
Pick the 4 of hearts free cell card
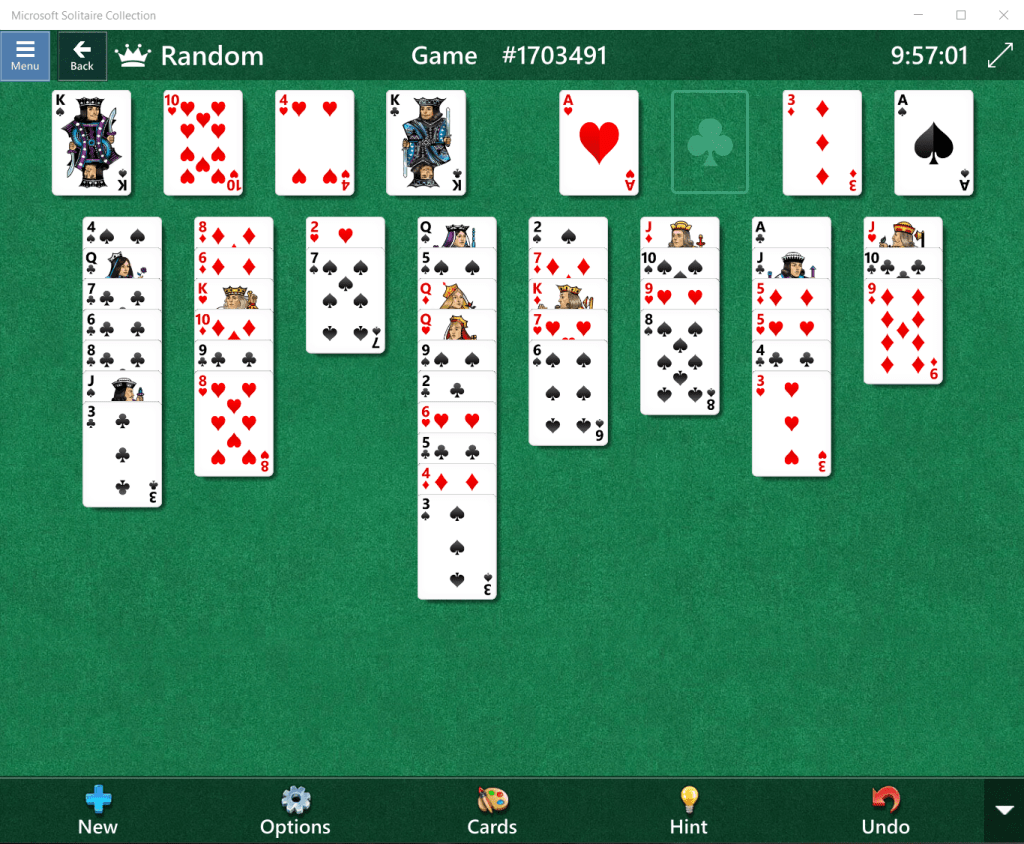coord(315,142)
